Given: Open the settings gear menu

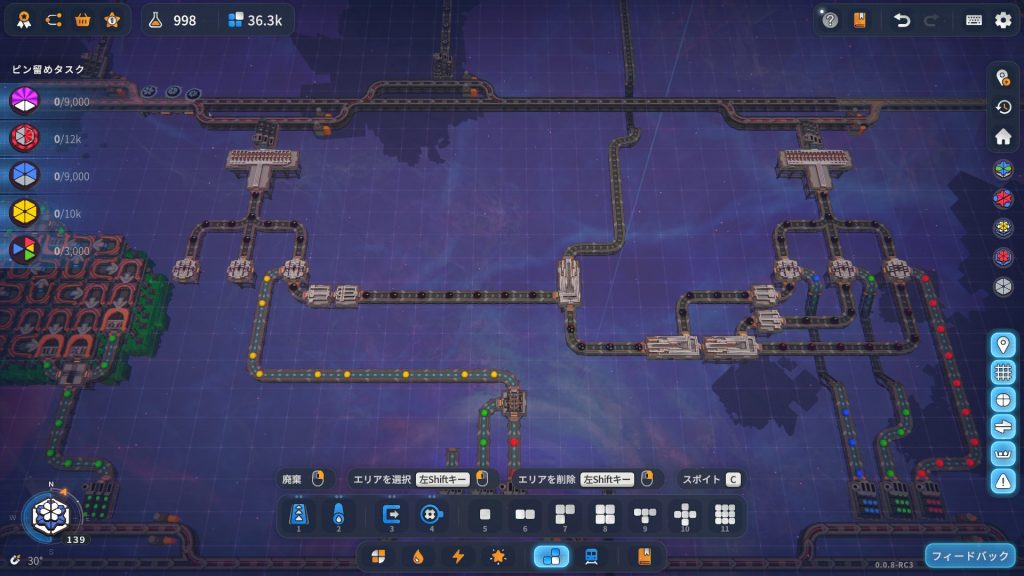Looking at the screenshot, I should [x=1003, y=20].
